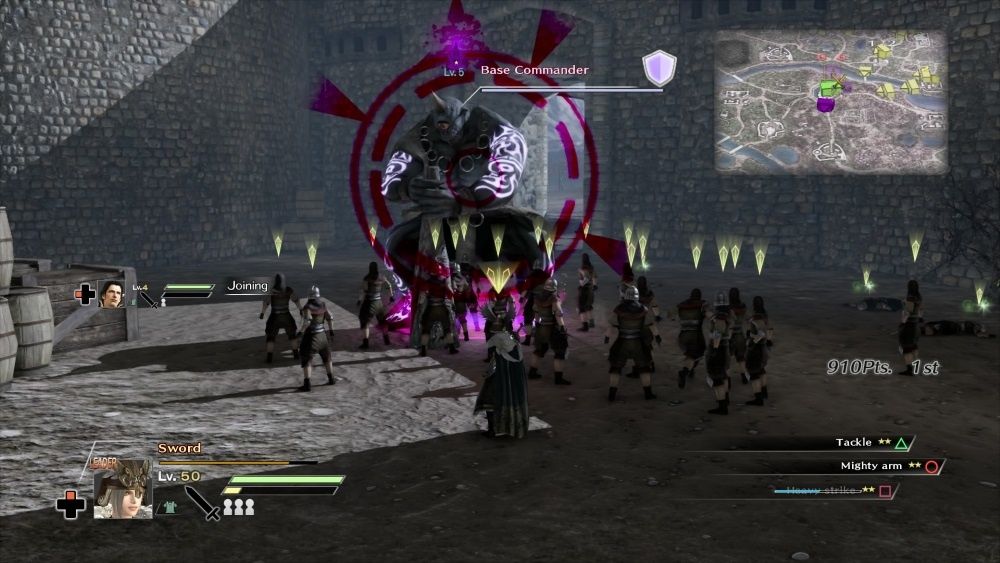Open the battlefield minimap
The image size is (1000, 563).
point(831,101)
